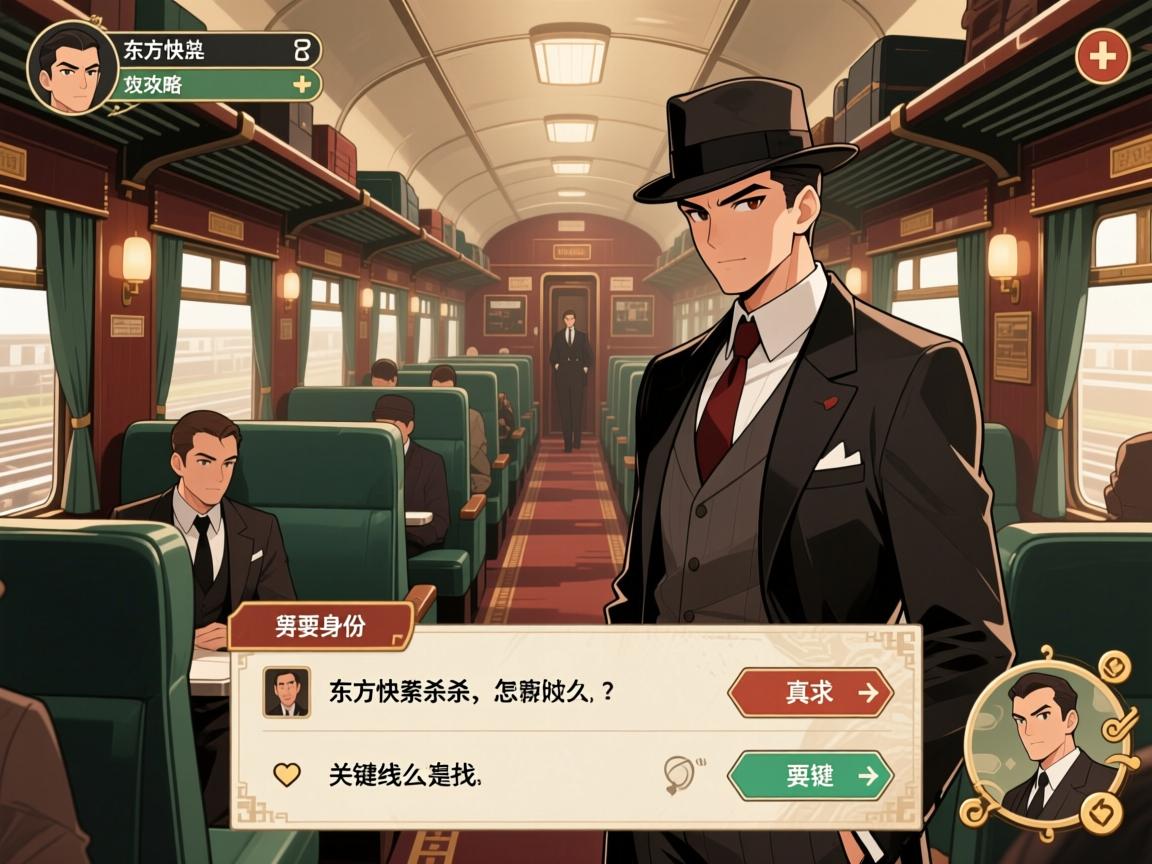The image size is (1152, 864).
Task: Click the heart icon beside the second dialogue line
Action: pos(287,774)
